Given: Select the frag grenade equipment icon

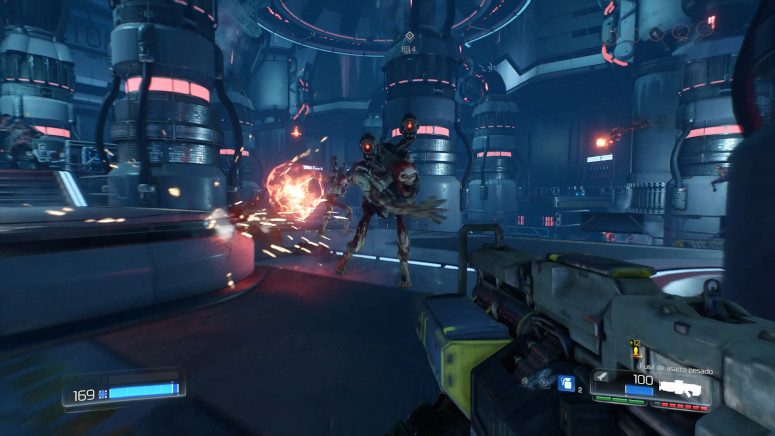Looking at the screenshot, I should coord(566,384).
